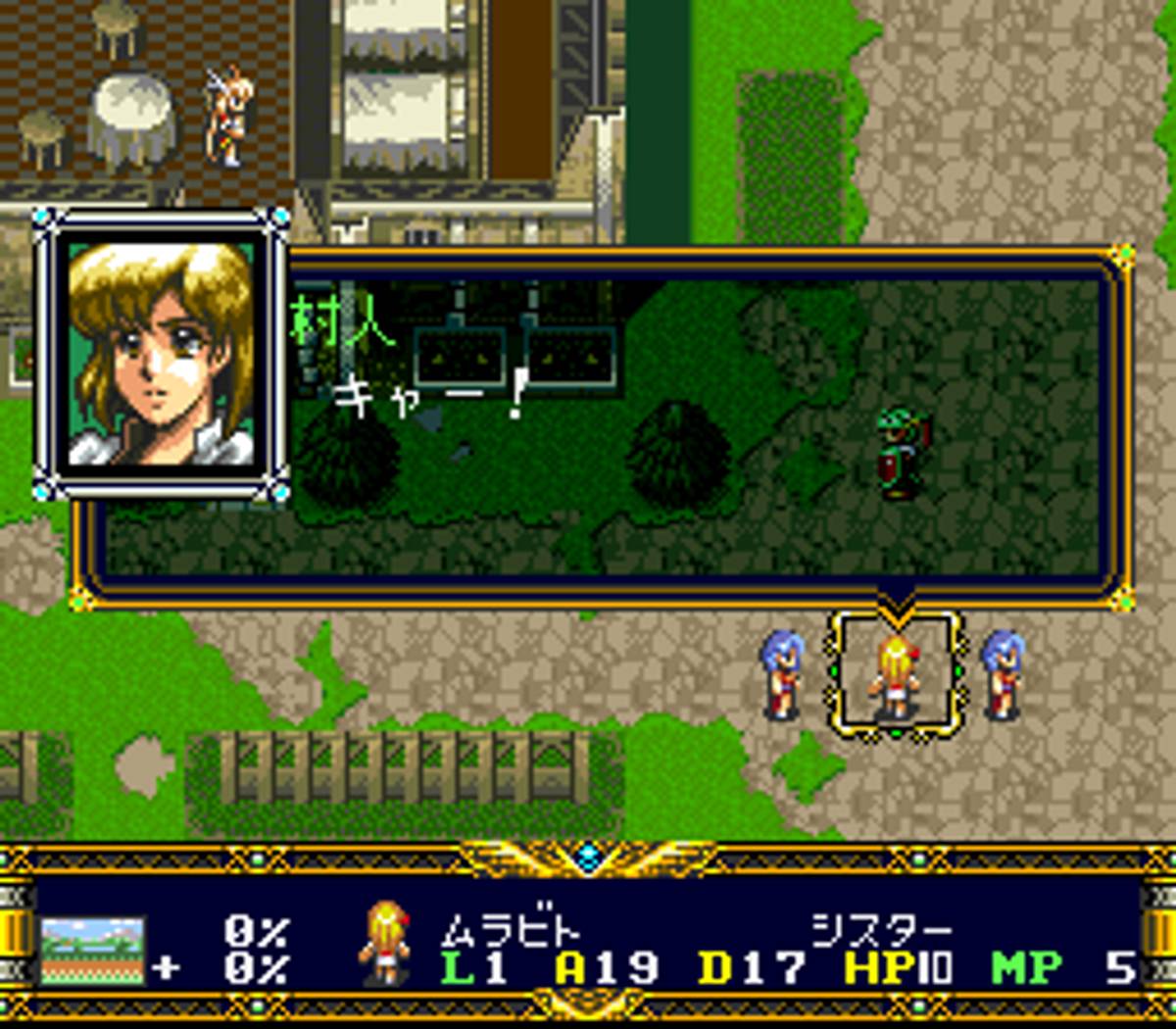The image size is (1176, 1029).
Task: Click the ムラビト unit icon in status bar
Action: tap(383, 943)
